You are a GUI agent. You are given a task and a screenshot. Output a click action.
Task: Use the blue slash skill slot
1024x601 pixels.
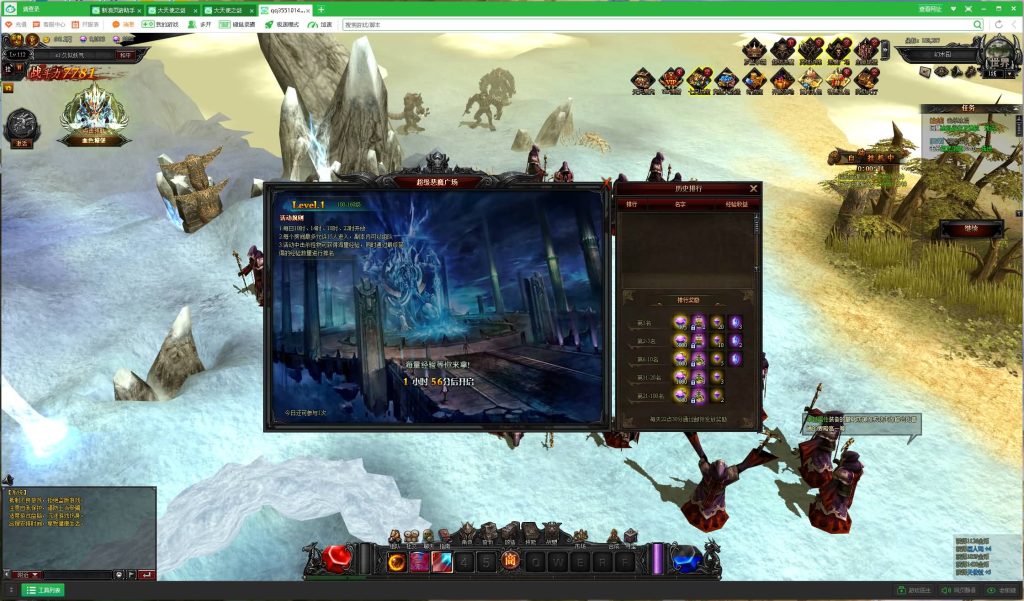tap(442, 562)
